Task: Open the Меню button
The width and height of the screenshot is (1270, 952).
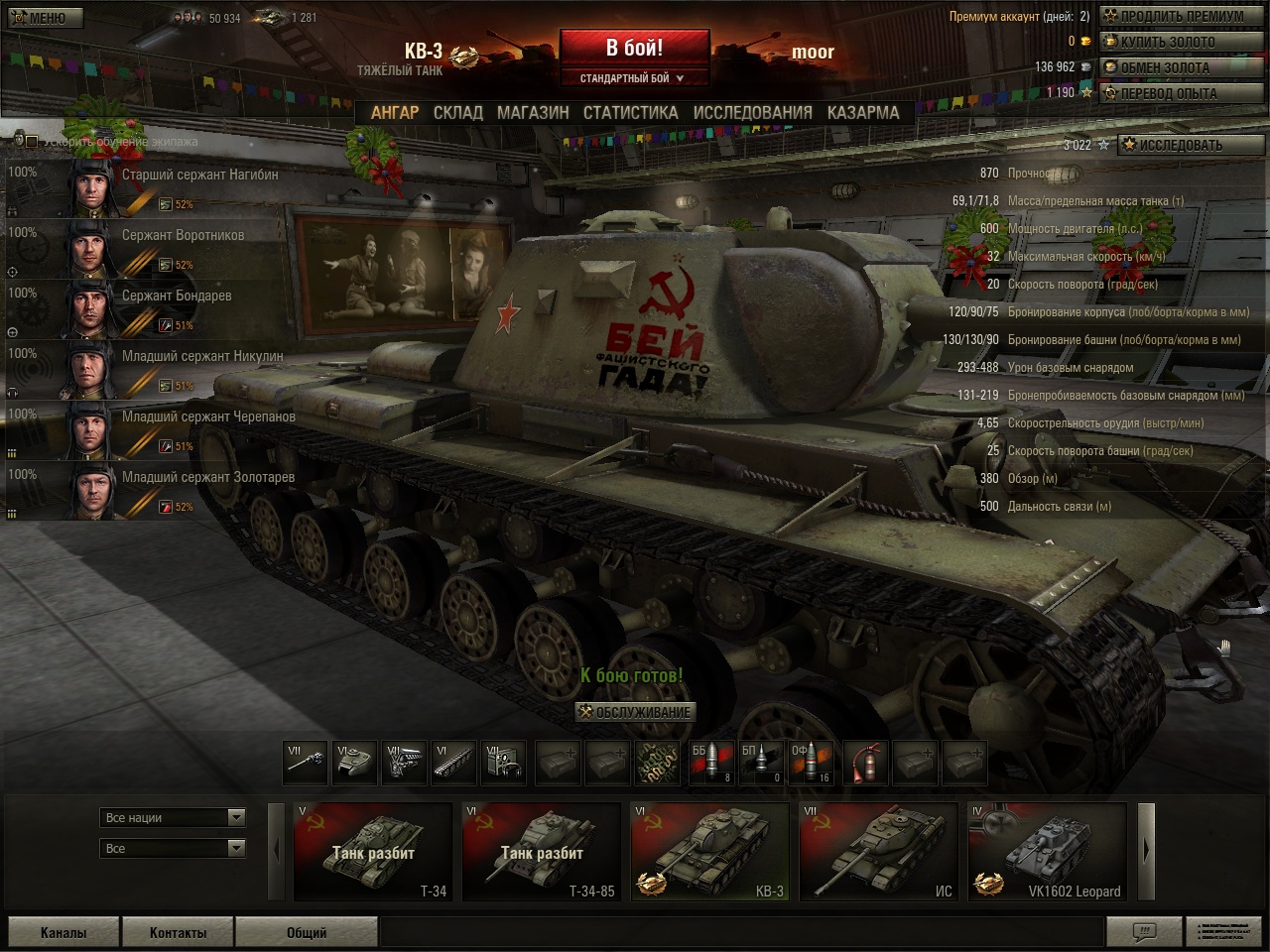Action: (41, 17)
